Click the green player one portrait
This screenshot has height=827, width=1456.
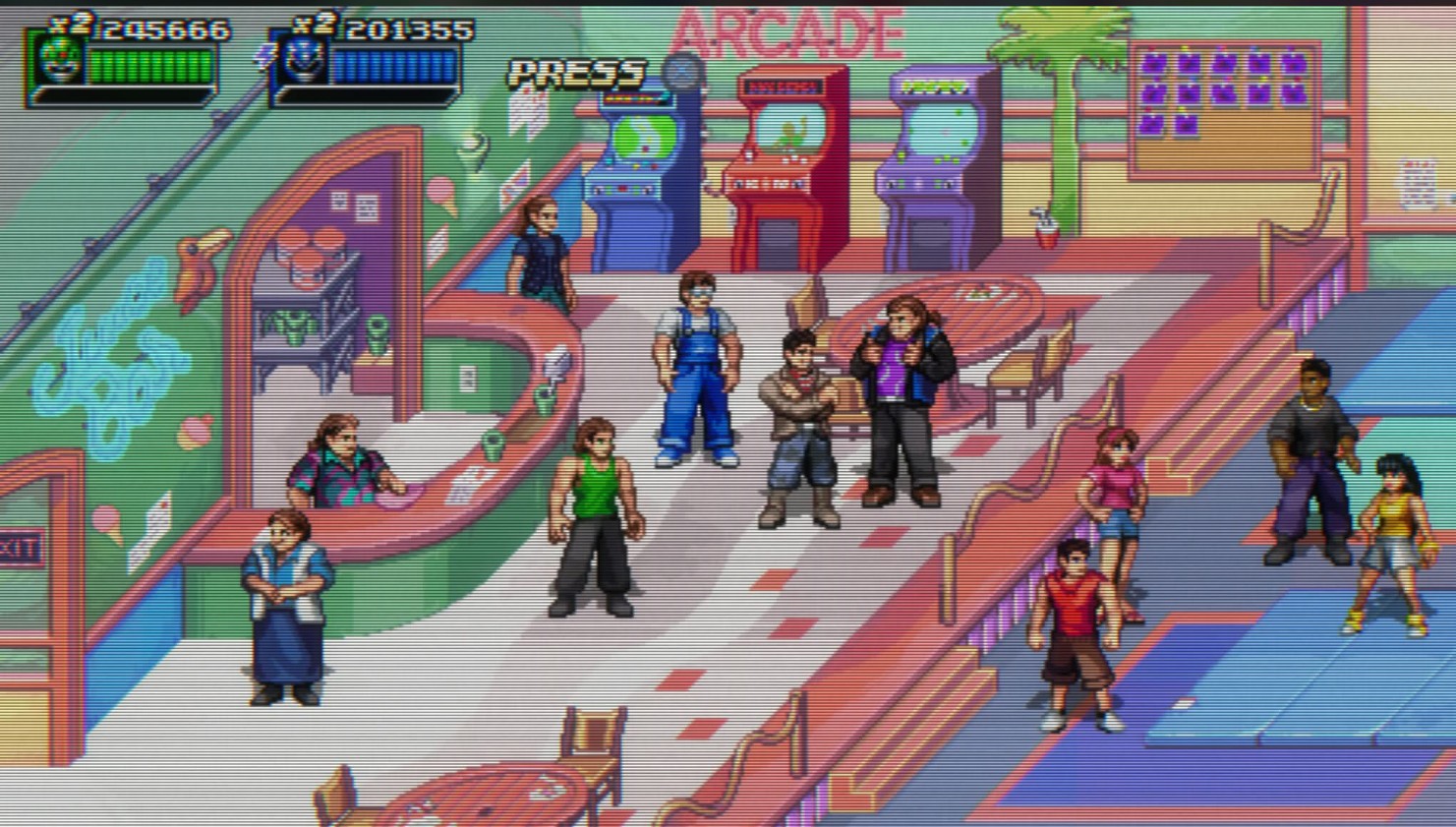pos(58,61)
